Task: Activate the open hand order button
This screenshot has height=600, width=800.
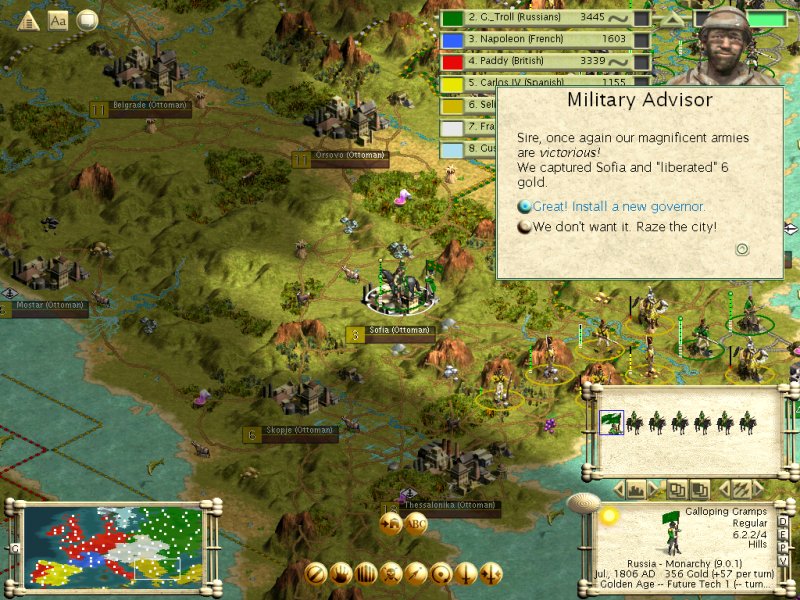Action: pyautogui.click(x=341, y=573)
